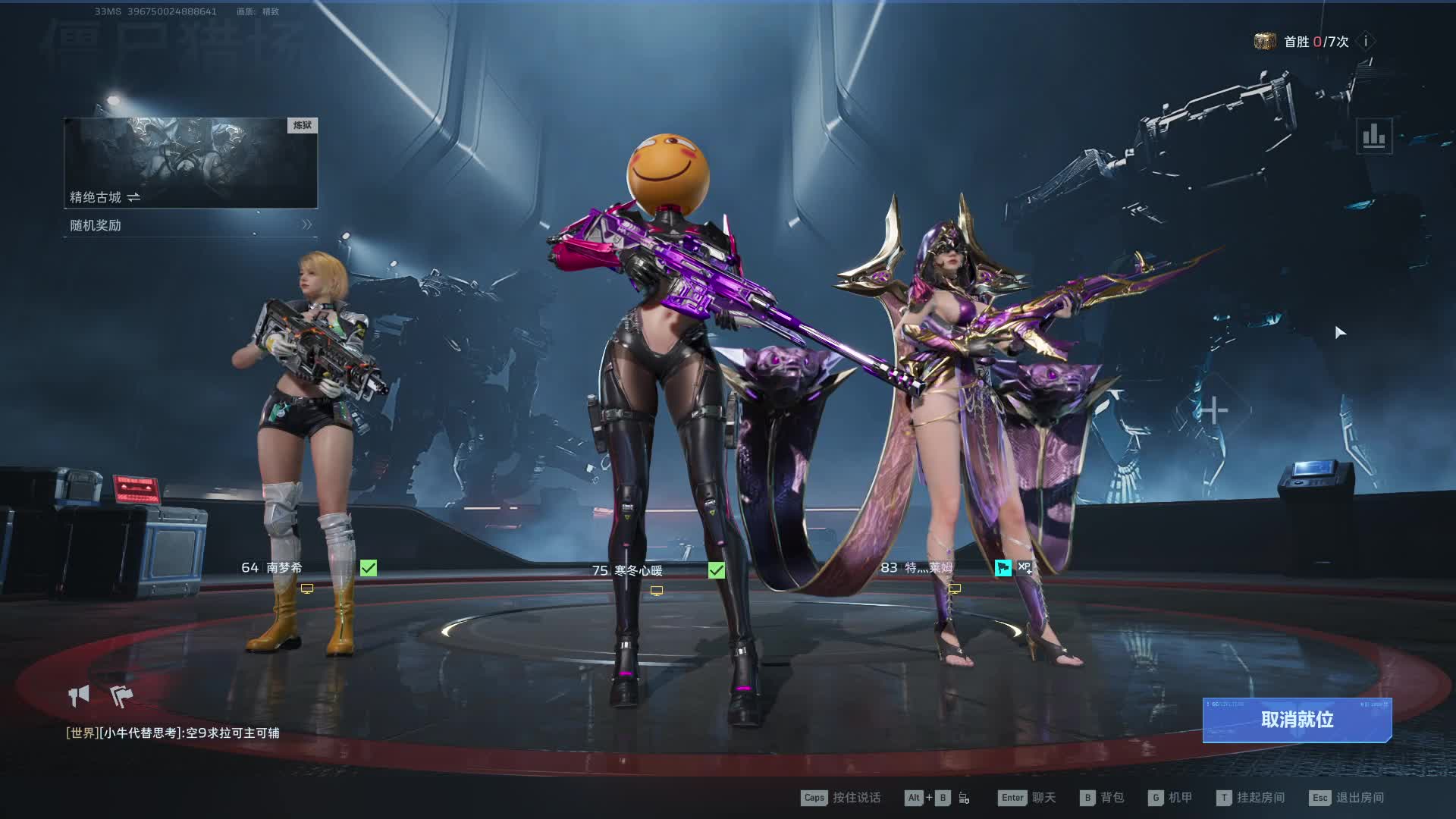Show the bar chart statistics panel
1456x819 pixels.
click(x=1373, y=136)
